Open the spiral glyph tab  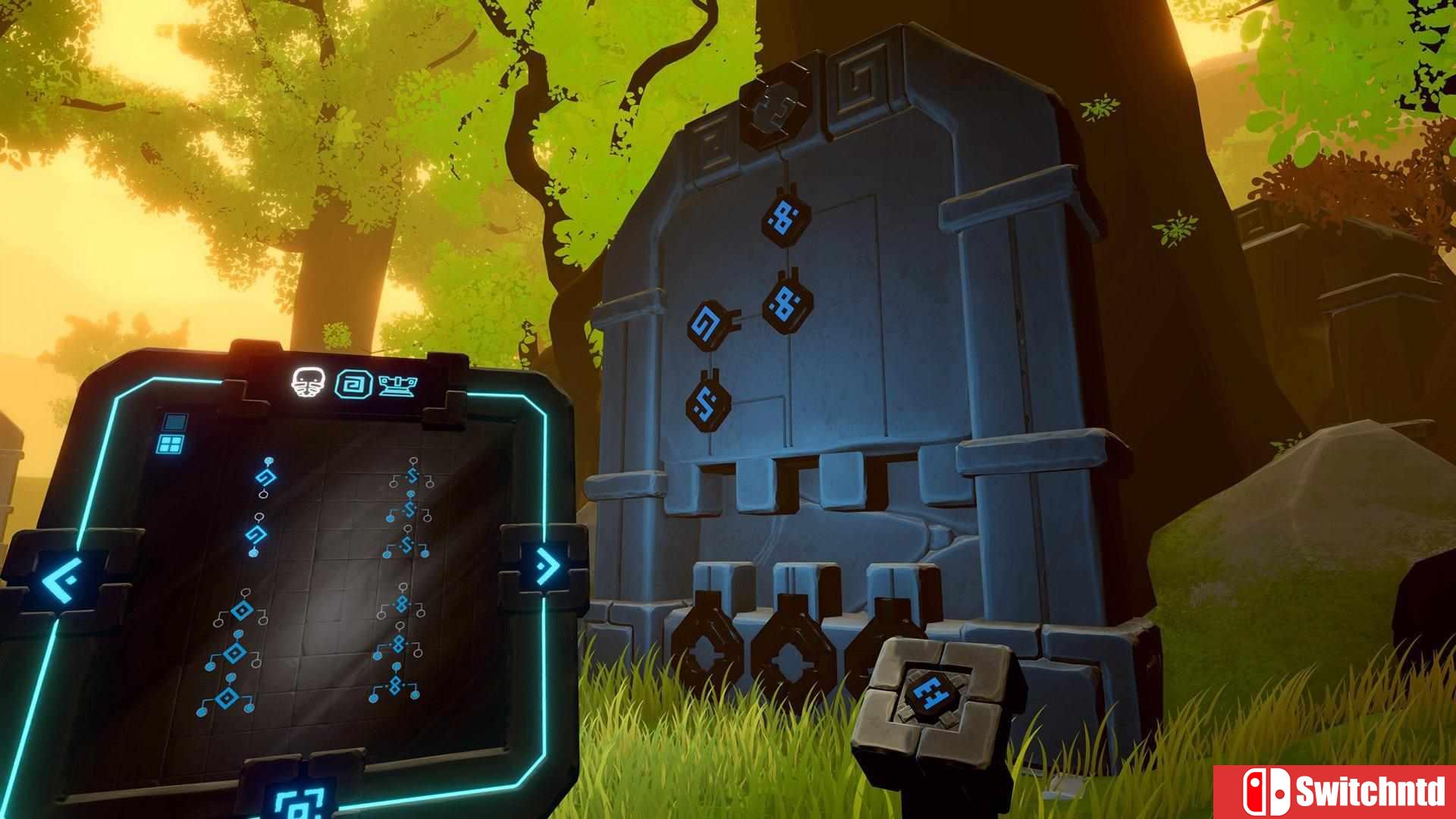354,384
